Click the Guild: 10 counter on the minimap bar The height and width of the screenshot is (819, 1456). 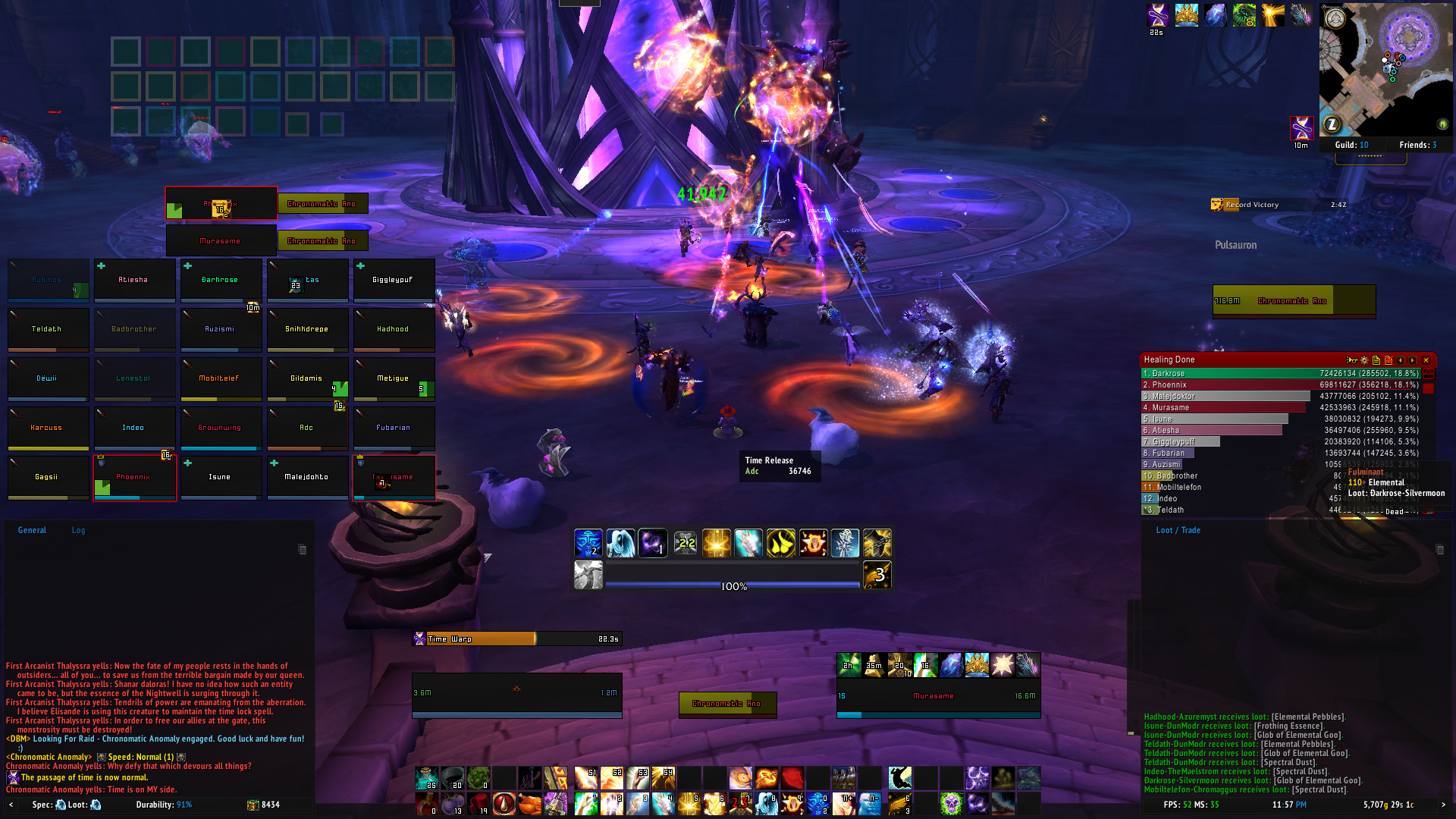tap(1354, 145)
